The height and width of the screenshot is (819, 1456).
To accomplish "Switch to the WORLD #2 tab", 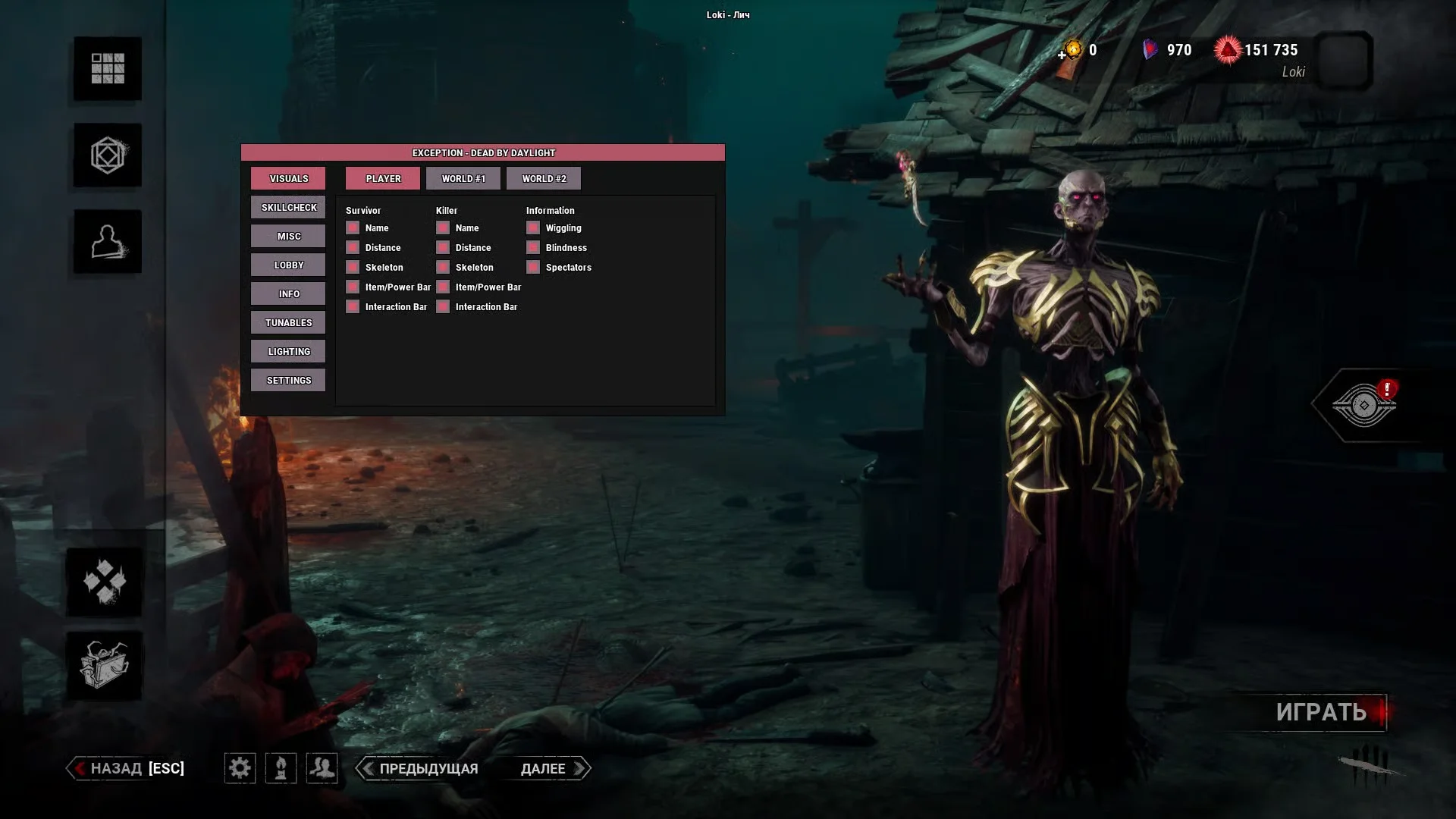I will tap(544, 179).
